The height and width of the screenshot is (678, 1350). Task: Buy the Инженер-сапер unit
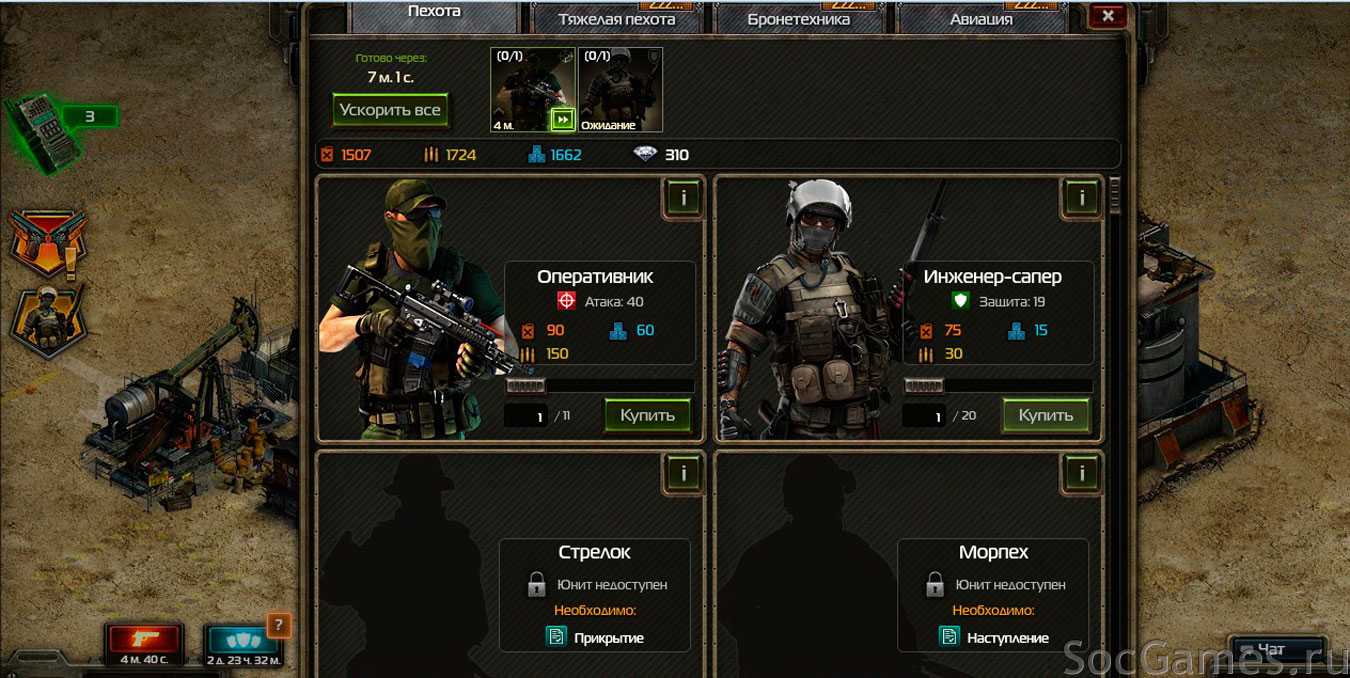coord(1045,415)
